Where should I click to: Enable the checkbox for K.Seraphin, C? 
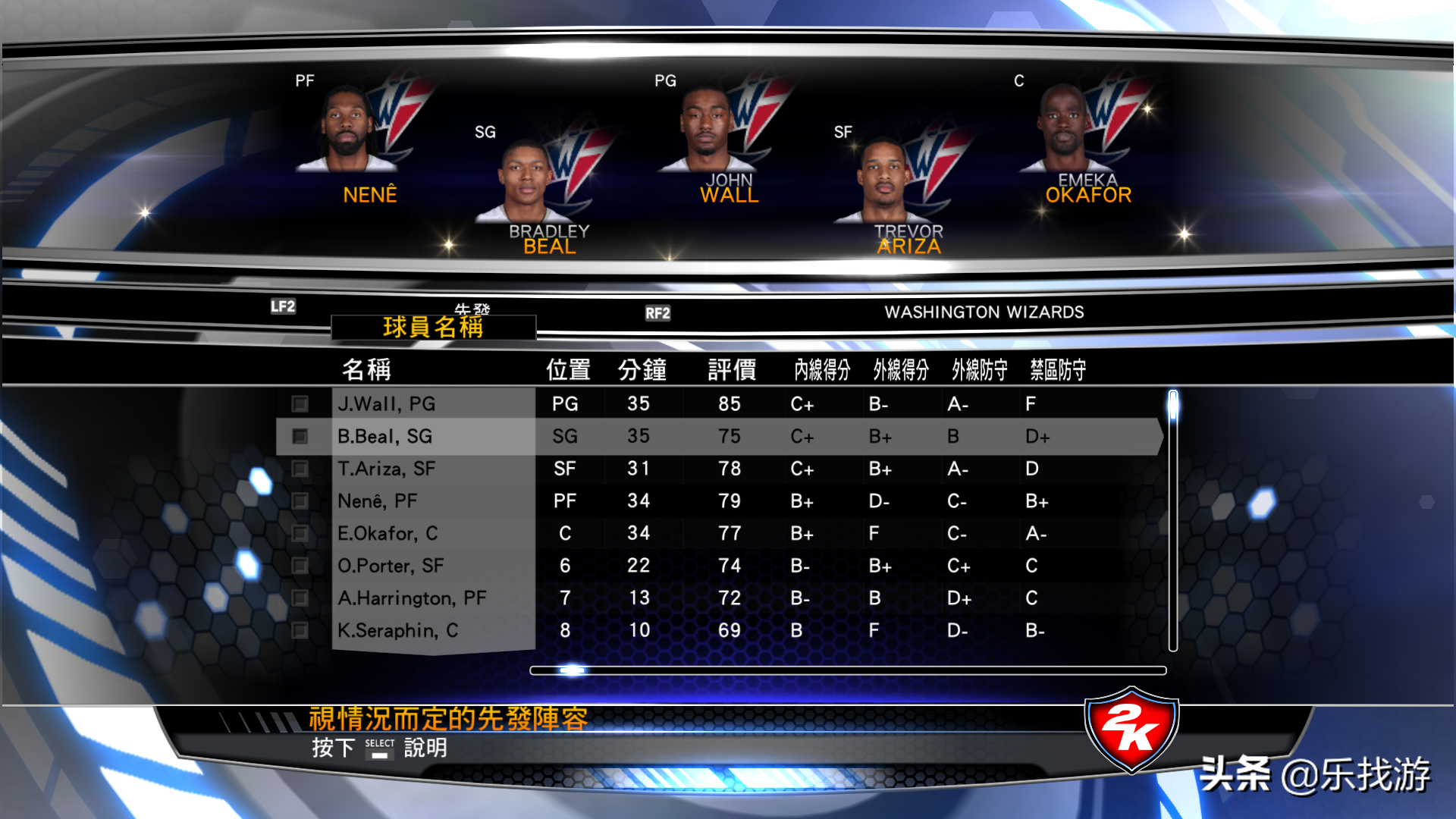[301, 630]
